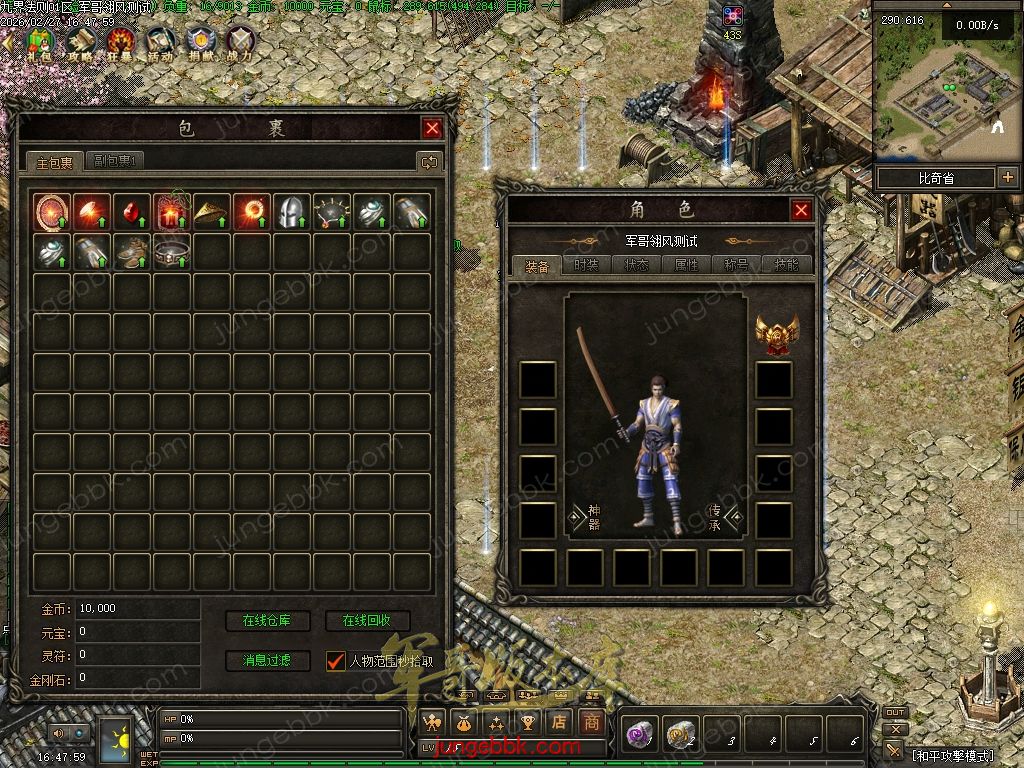Switch to the 副包裹1 bag tab

pyautogui.click(x=116, y=161)
